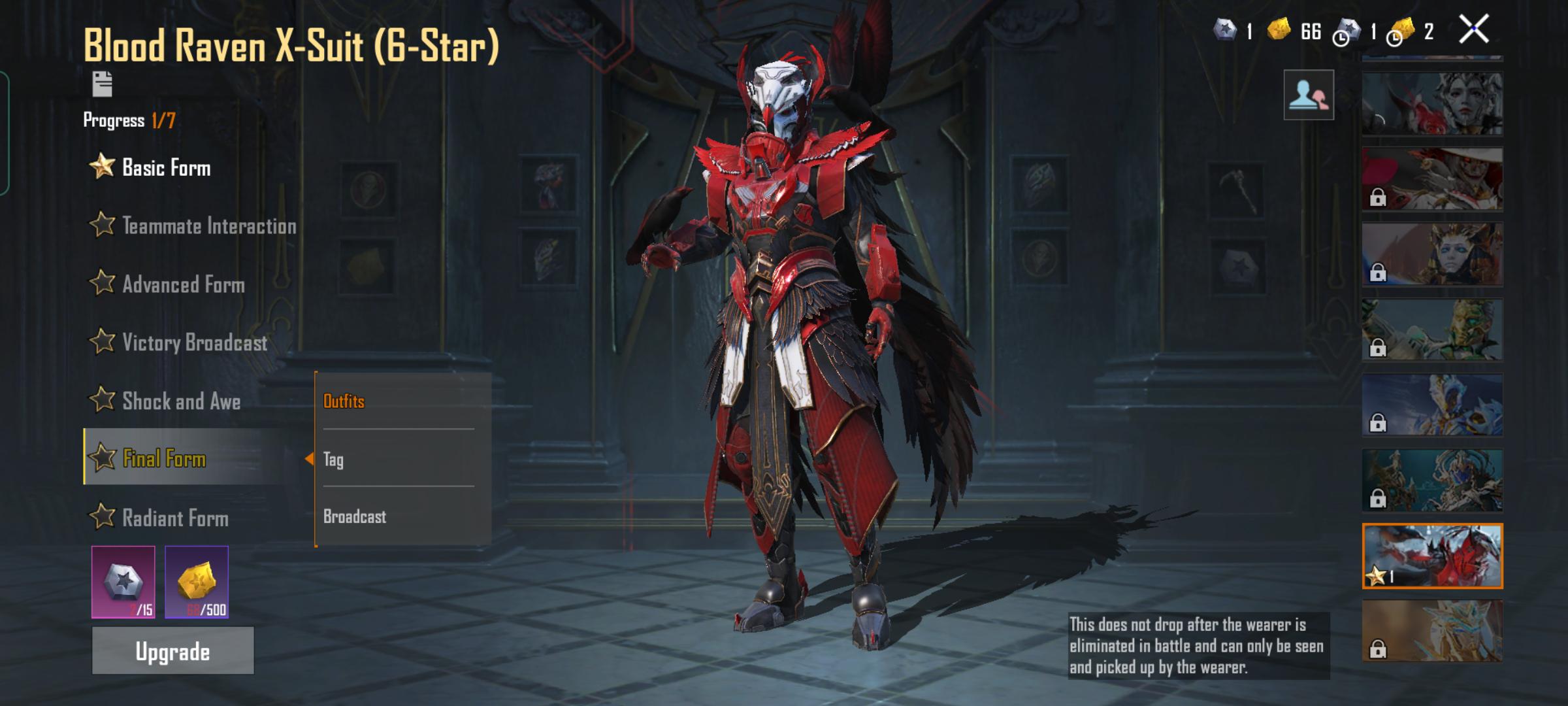
Task: Choose Tag in the Final Form submenu
Action: 334,459
